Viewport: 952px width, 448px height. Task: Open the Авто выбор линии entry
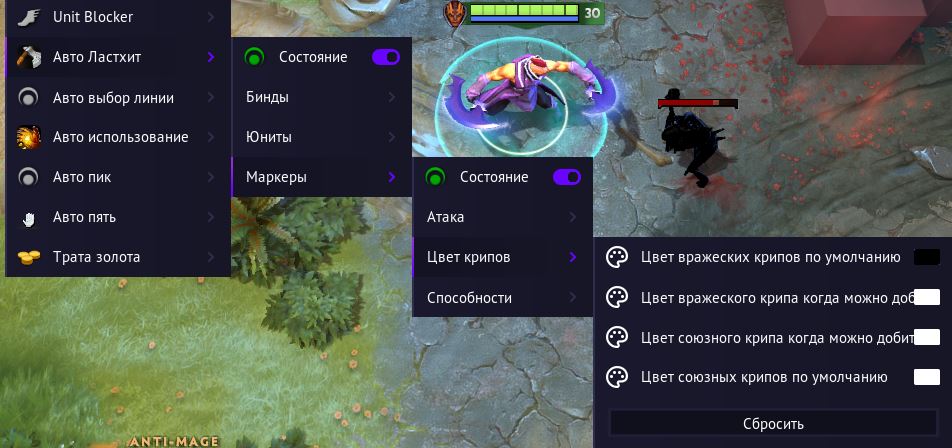[115, 97]
